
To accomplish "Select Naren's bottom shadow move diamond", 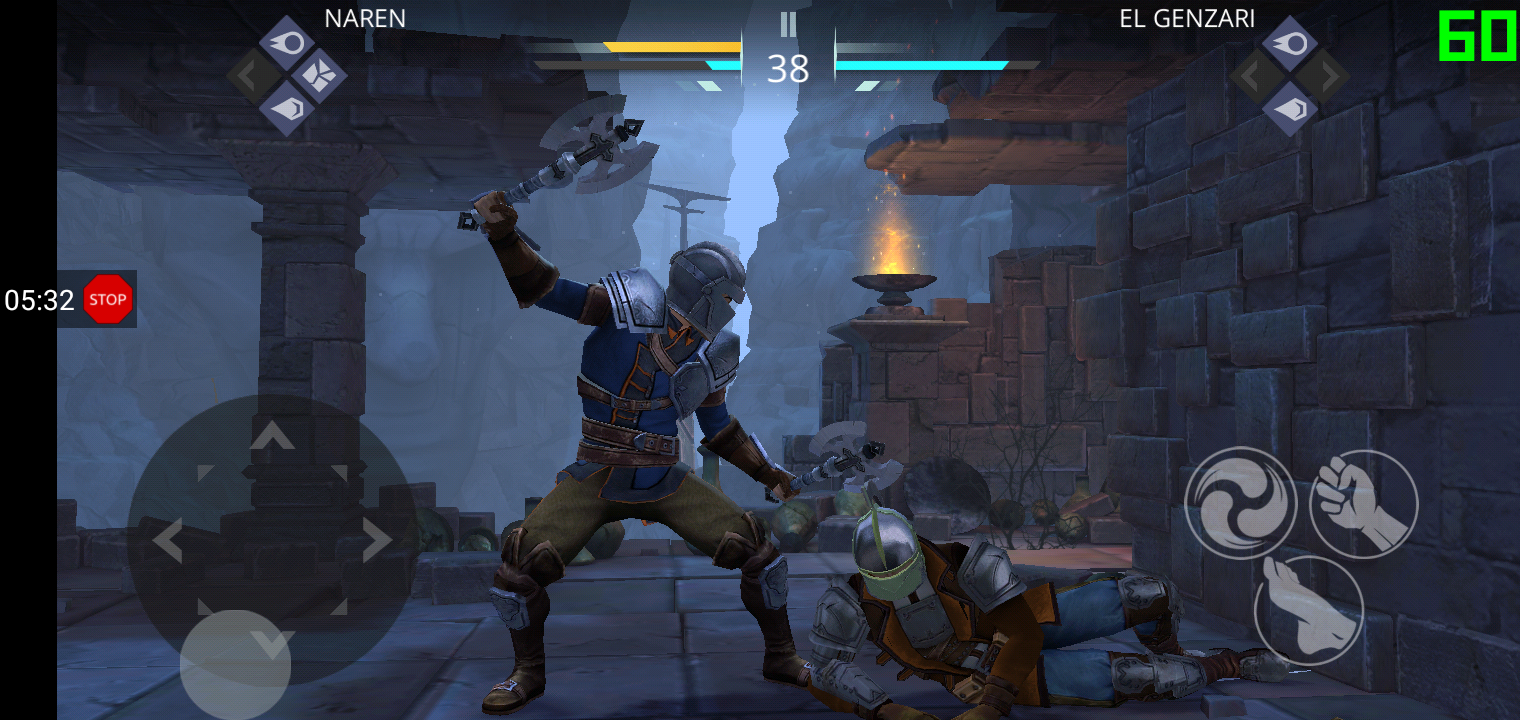I will (288, 108).
